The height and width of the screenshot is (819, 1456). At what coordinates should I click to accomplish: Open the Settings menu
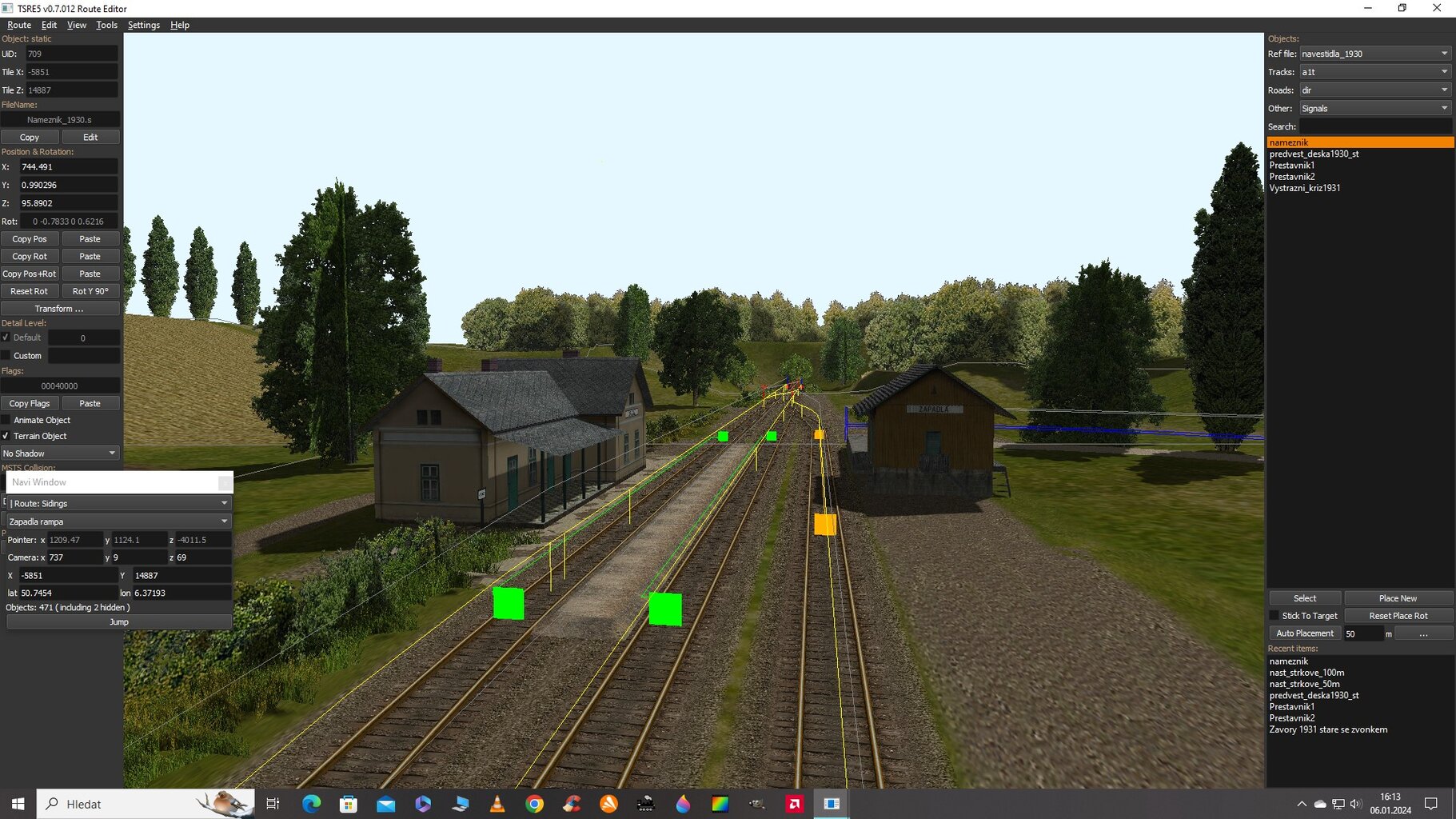pos(144,25)
